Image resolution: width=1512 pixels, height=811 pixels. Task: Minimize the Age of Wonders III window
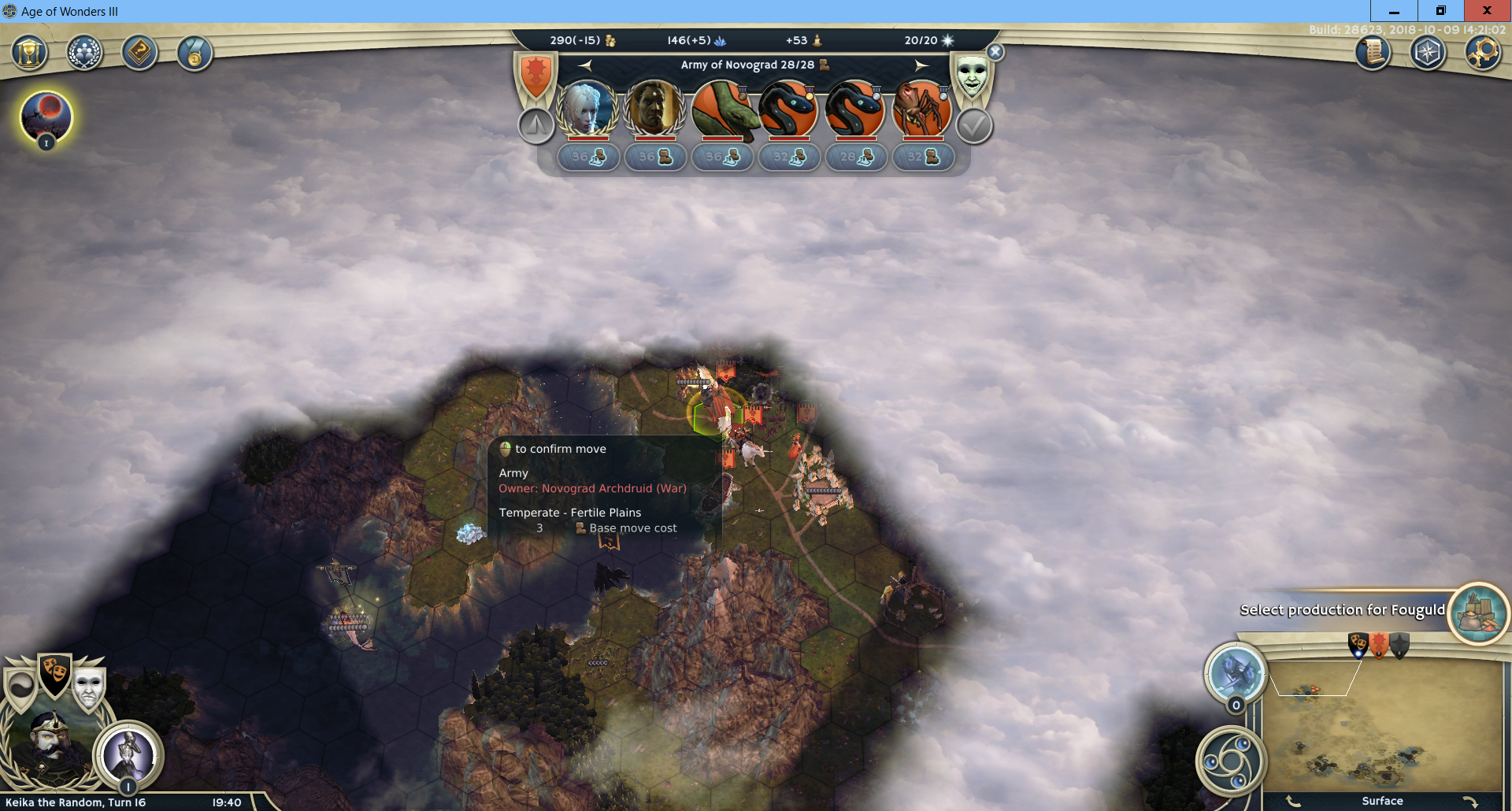point(1394,11)
